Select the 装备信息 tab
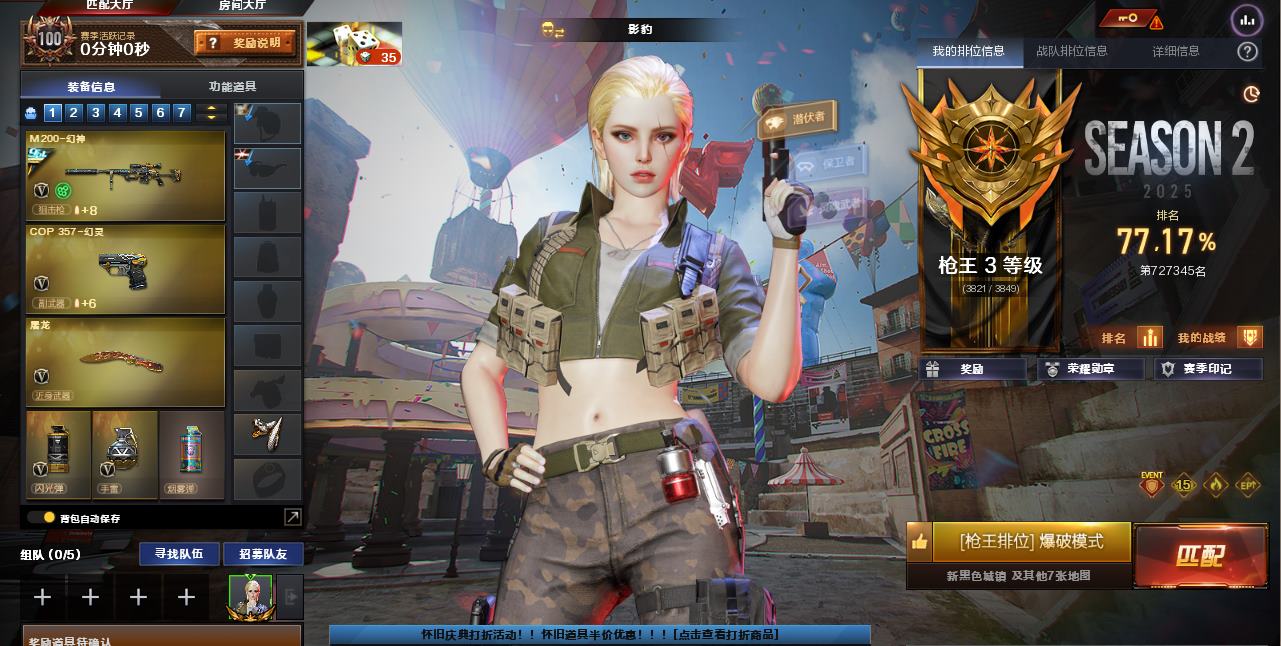The width and height of the screenshot is (1281, 646). pyautogui.click(x=91, y=87)
